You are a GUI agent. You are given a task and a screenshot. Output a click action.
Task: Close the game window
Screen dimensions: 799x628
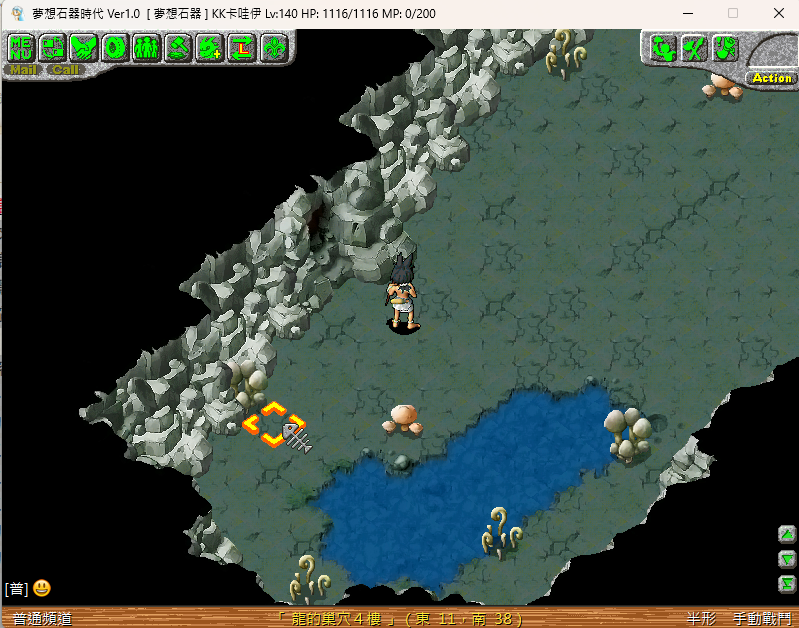(779, 13)
